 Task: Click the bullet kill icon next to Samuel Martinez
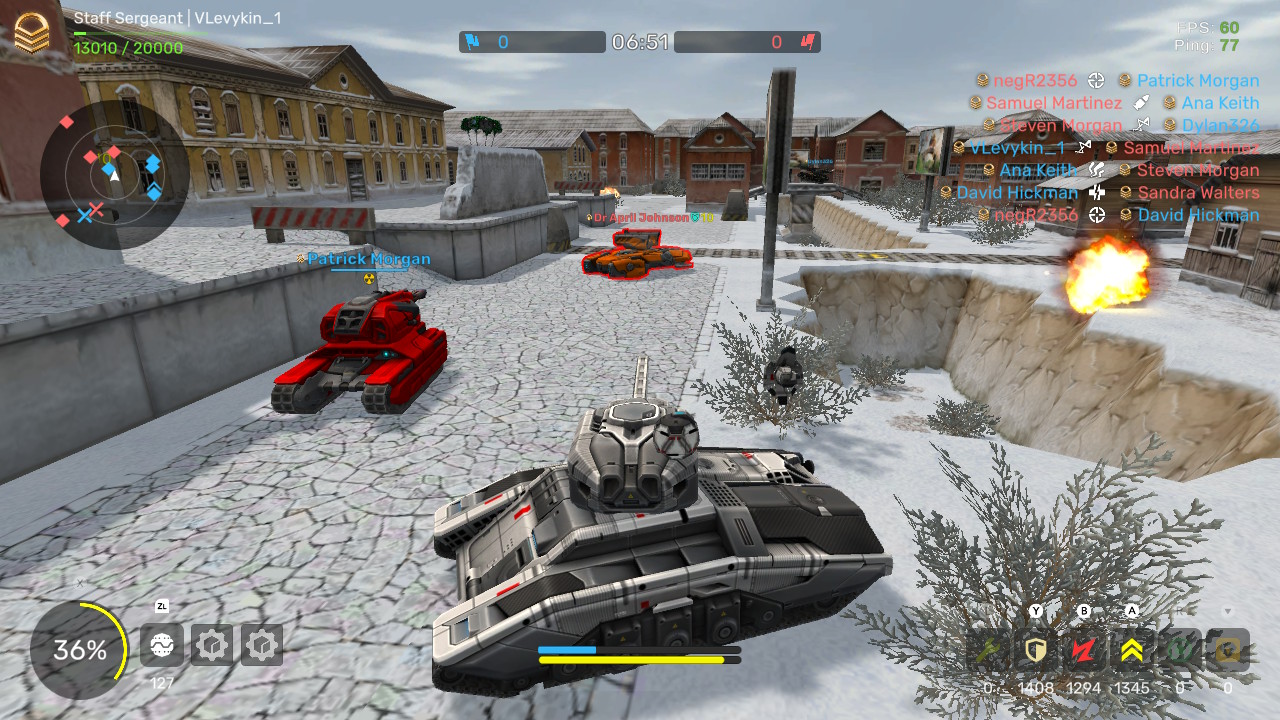click(x=1141, y=102)
